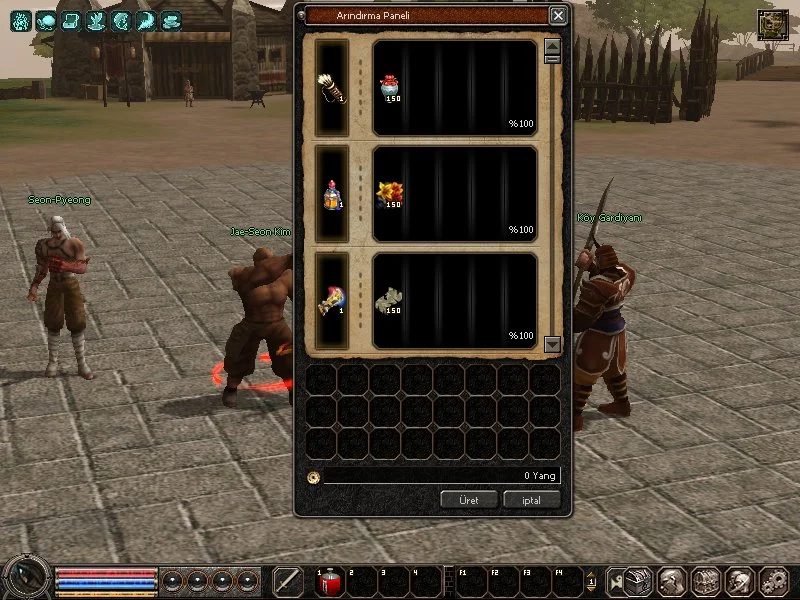Select the grey stone ingredient

pos(389,299)
